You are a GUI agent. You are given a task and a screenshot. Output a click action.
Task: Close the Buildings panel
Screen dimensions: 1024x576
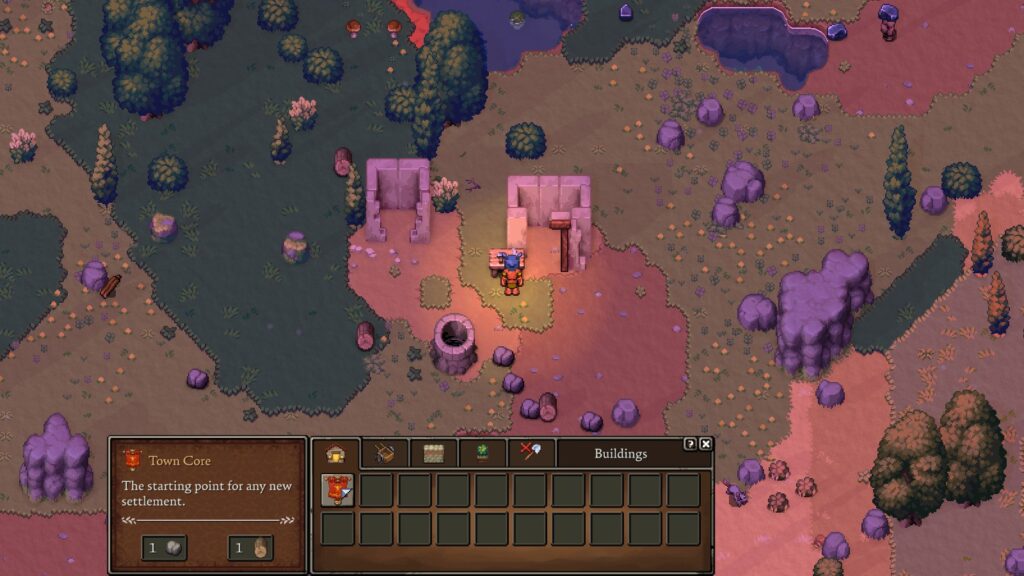coord(706,444)
